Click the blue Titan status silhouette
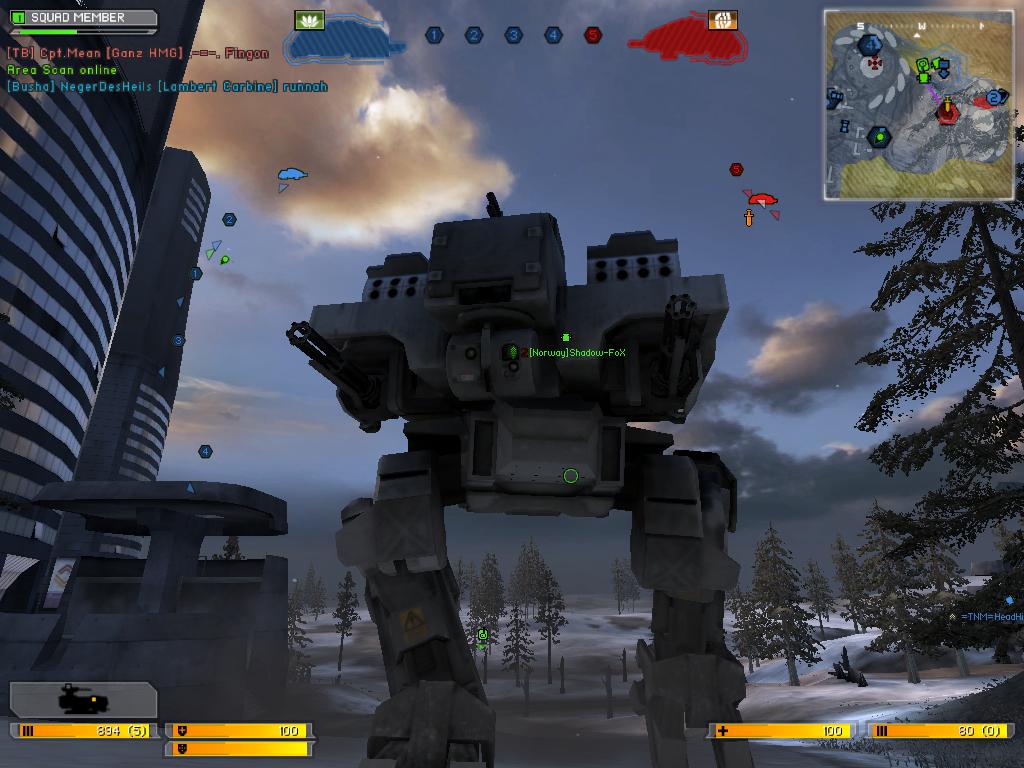The width and height of the screenshot is (1024, 768). pyautogui.click(x=345, y=42)
